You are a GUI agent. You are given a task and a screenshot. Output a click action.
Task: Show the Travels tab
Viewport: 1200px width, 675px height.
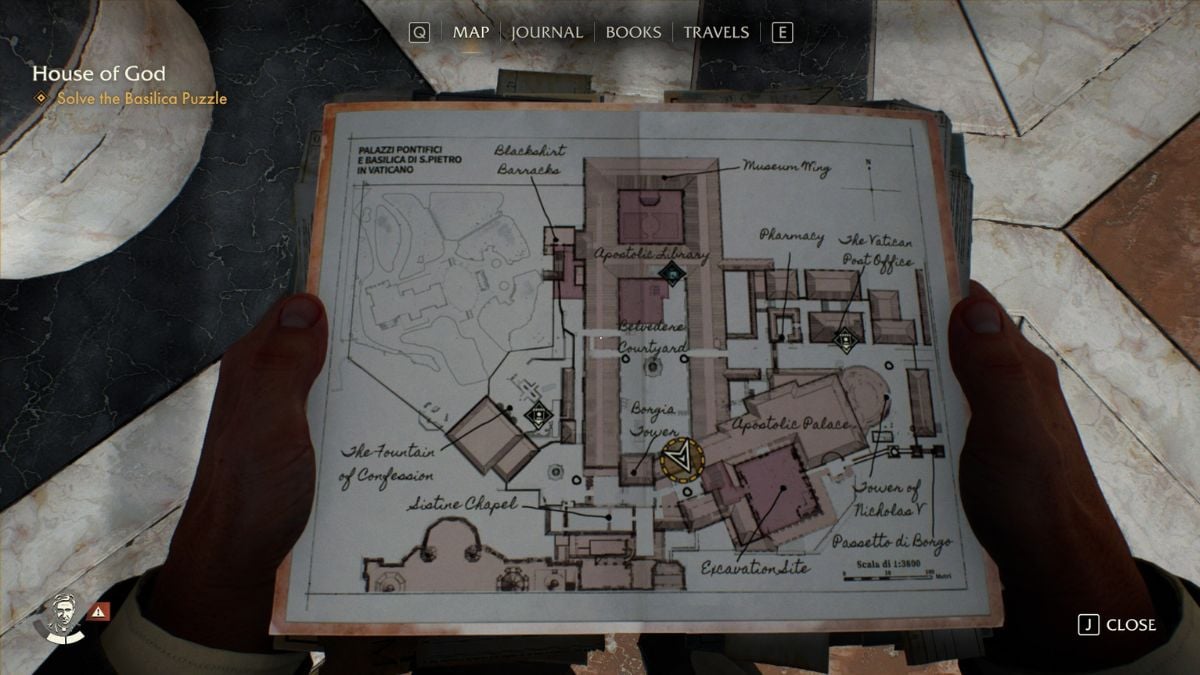click(x=716, y=32)
